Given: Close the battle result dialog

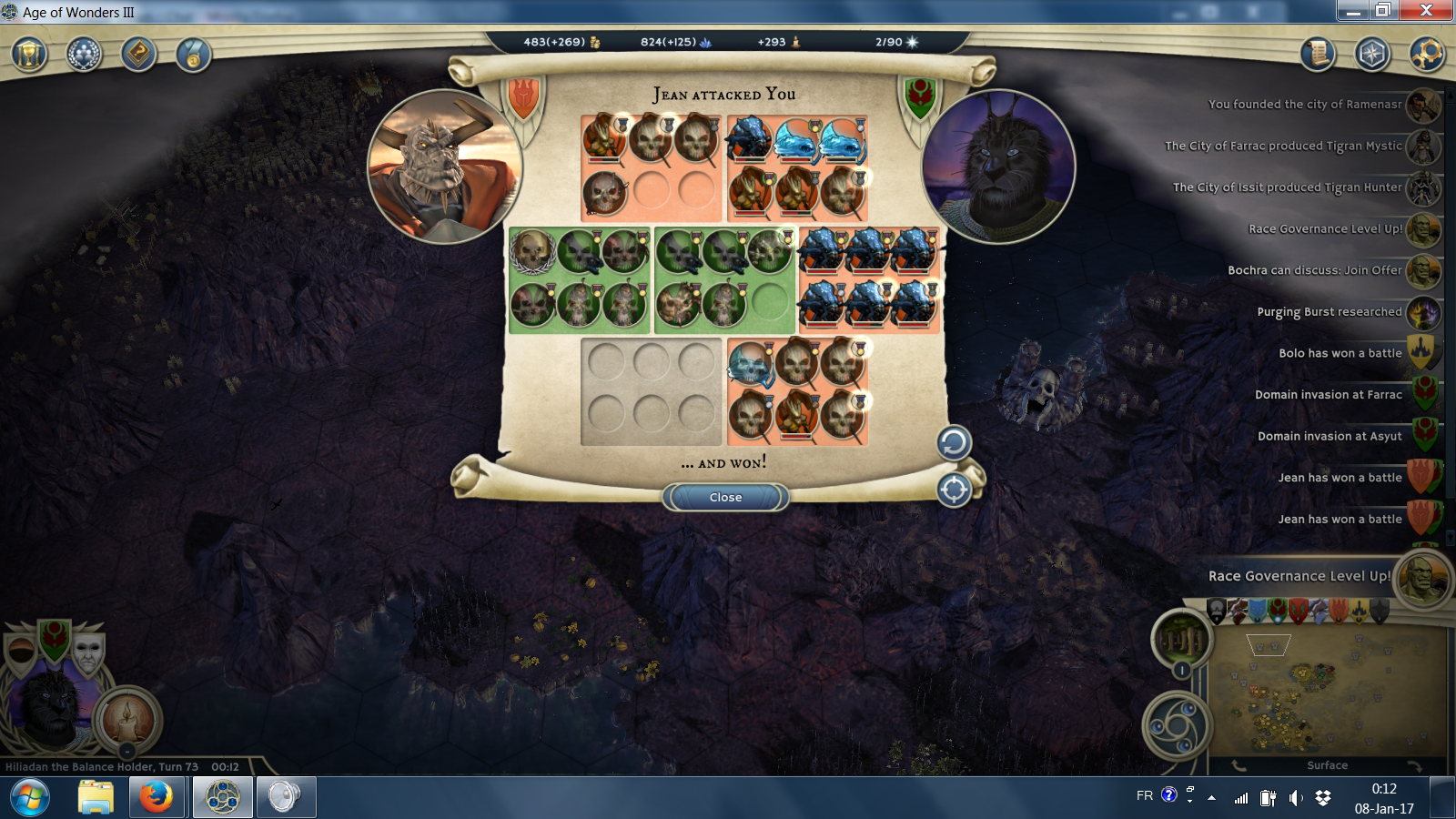Looking at the screenshot, I should (725, 498).
